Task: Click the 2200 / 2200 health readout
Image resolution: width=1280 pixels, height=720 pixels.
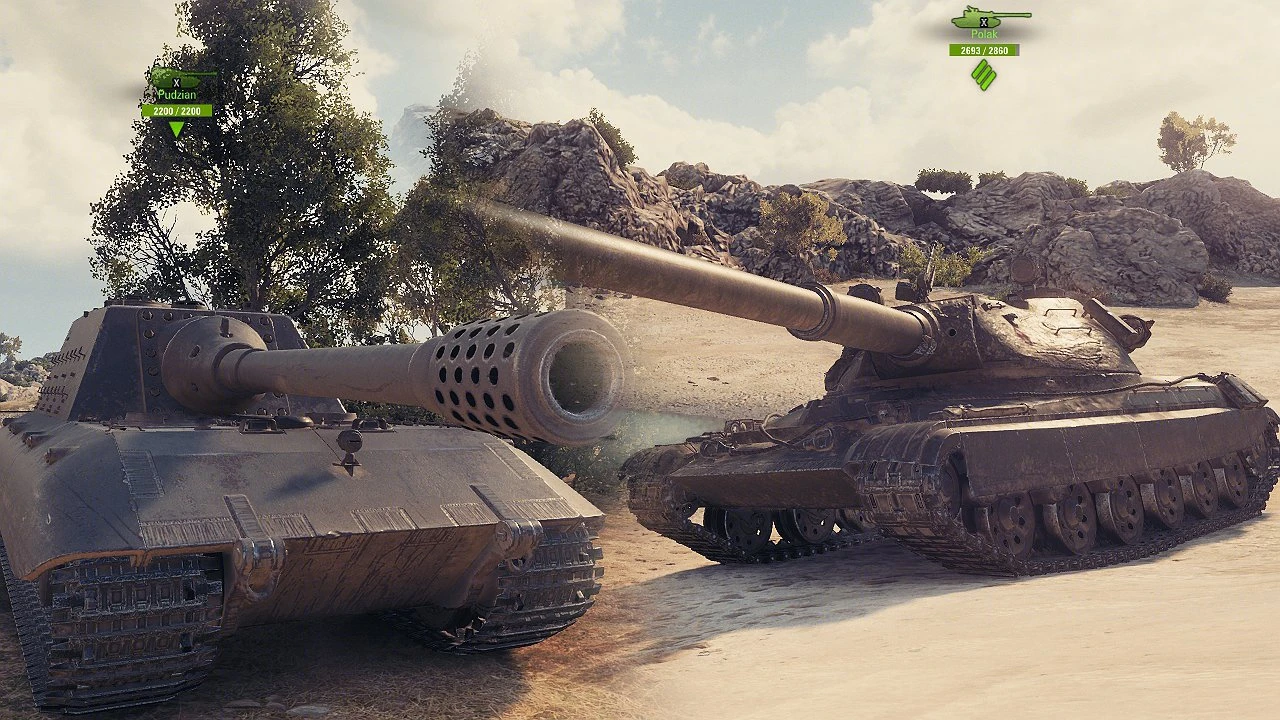Action: (177, 110)
